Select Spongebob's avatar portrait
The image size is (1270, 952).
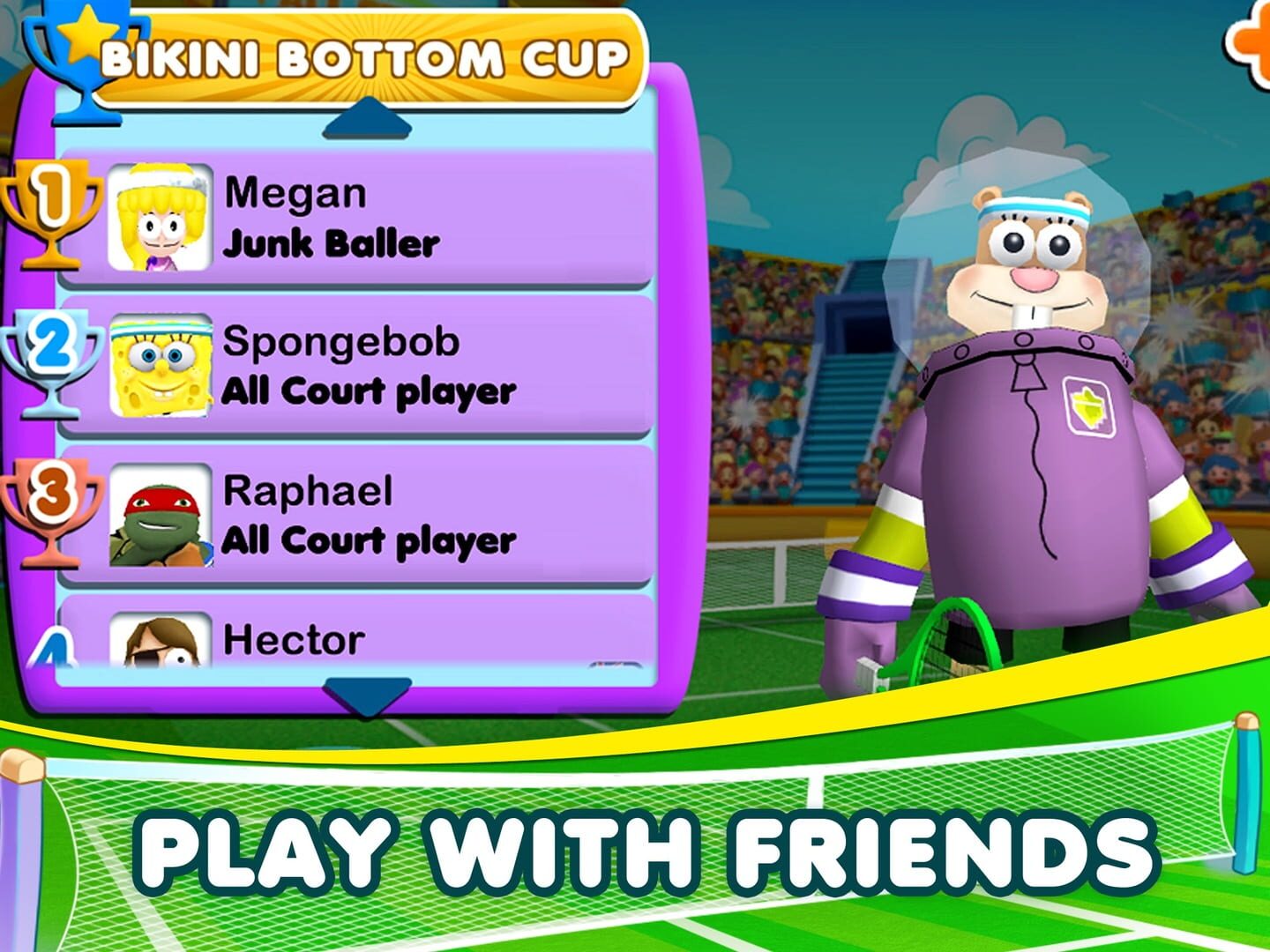pos(162,366)
